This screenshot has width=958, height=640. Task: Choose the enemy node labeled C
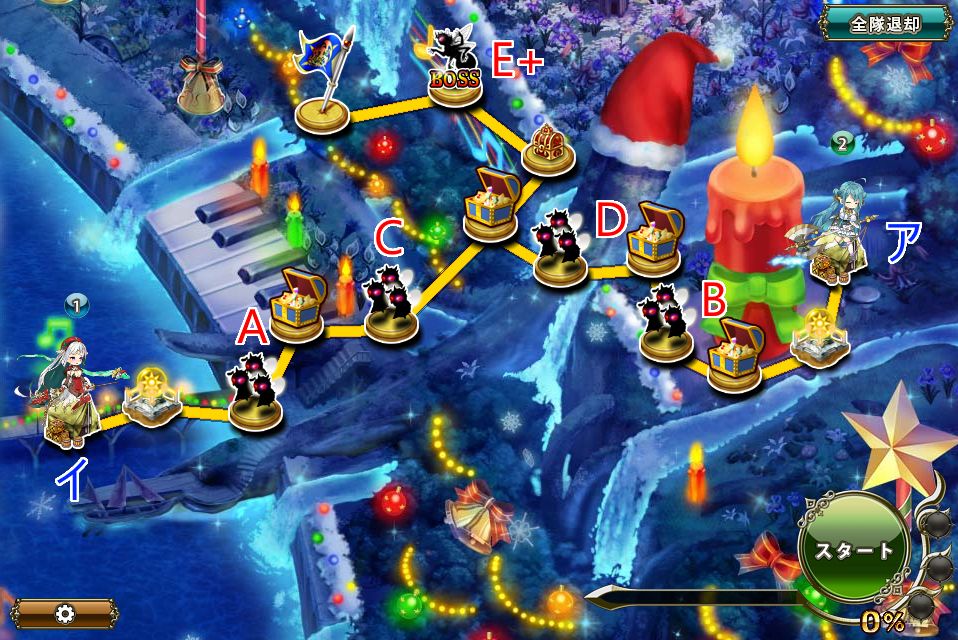point(391,306)
